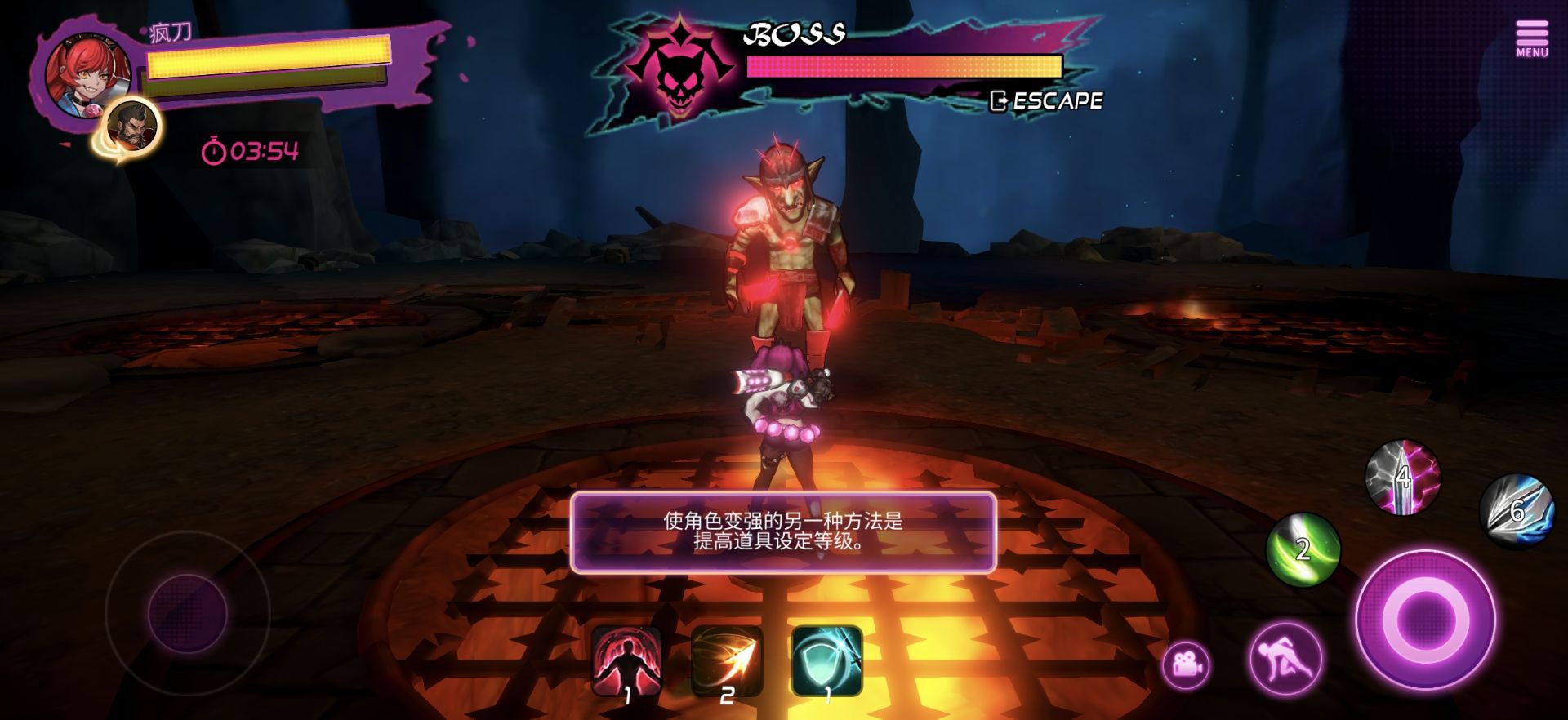Activate the purple lightning sword skill
Image resolution: width=1568 pixels, height=720 pixels.
[x=1402, y=477]
